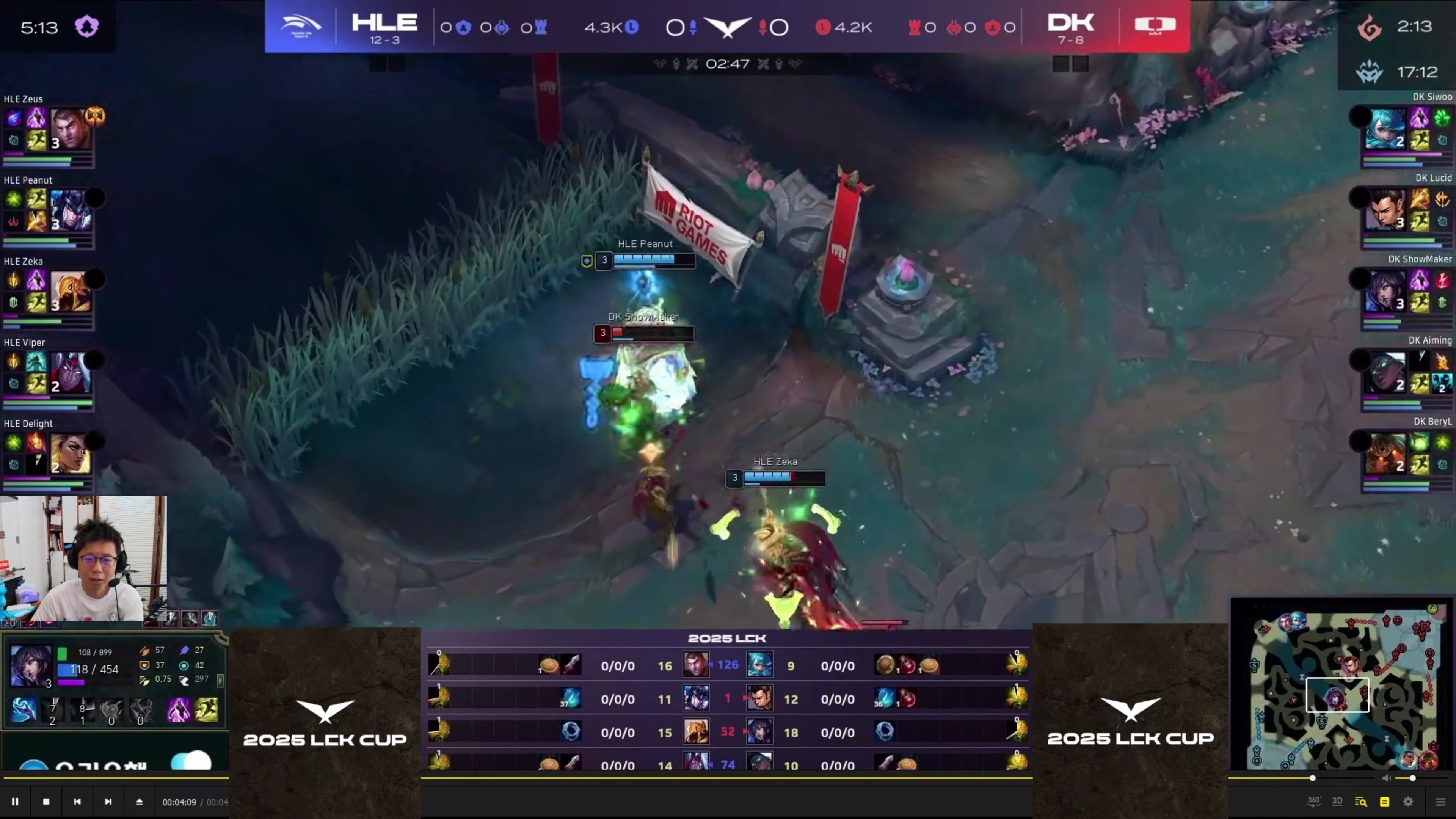Viewport: 1456px width, 819px height.
Task: Stop the video playback
Action: click(x=46, y=802)
